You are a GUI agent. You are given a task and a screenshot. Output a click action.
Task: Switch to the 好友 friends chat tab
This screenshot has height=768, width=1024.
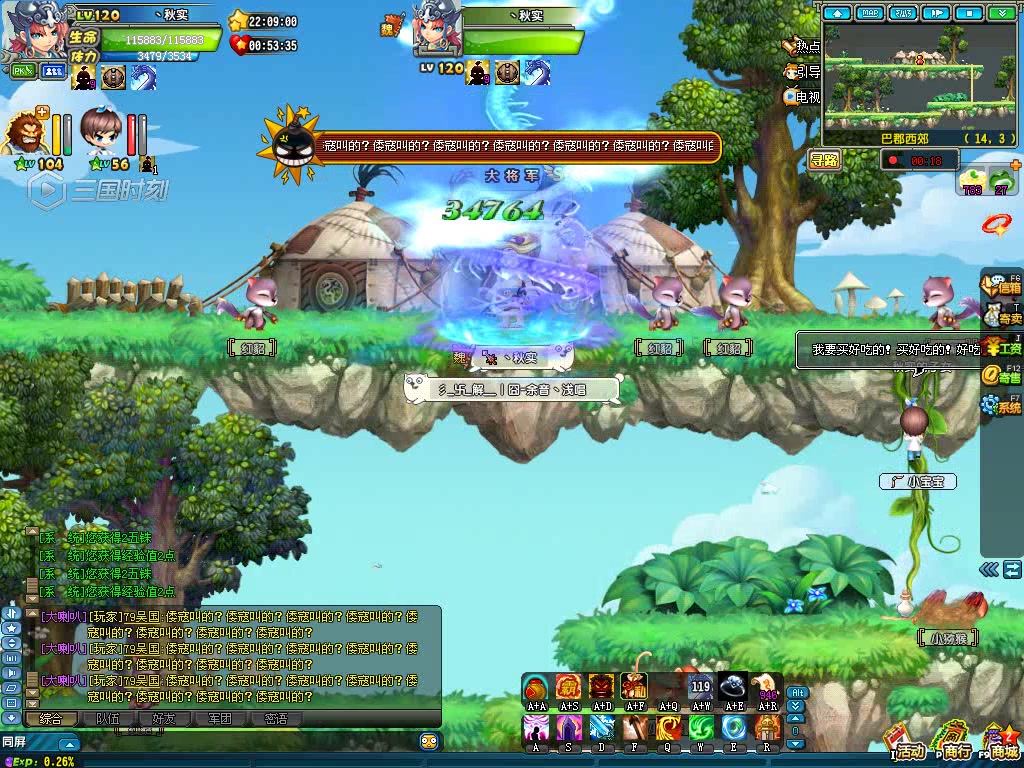(x=163, y=718)
